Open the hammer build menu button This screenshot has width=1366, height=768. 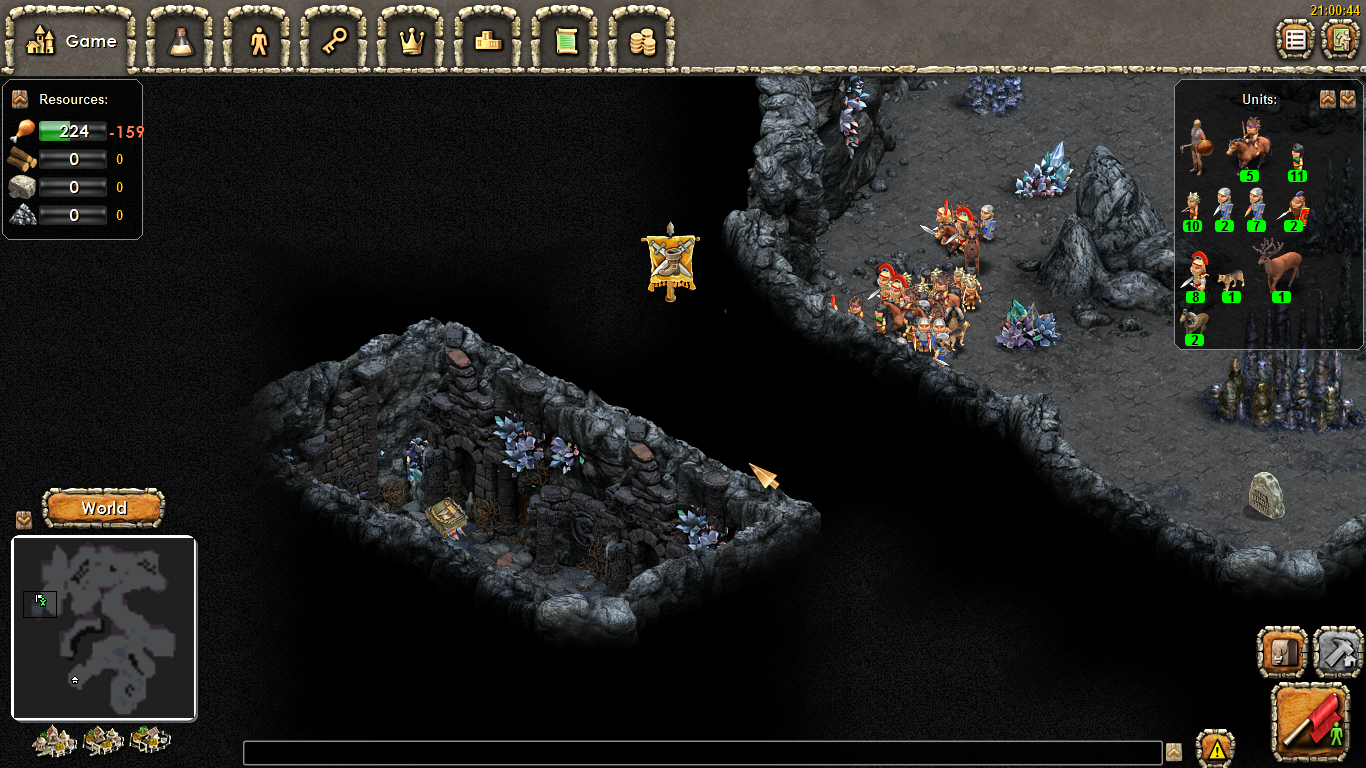[1338, 652]
